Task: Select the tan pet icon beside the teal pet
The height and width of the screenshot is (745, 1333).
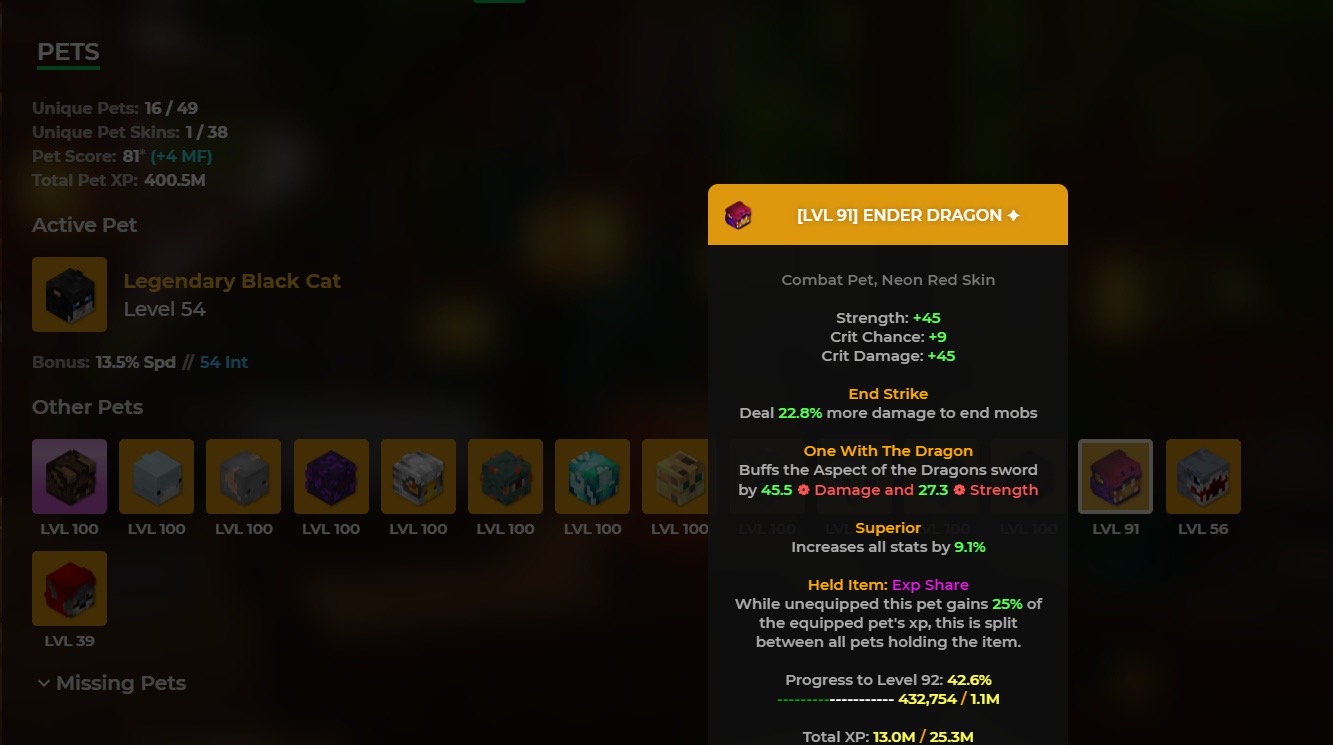Action: coord(679,476)
